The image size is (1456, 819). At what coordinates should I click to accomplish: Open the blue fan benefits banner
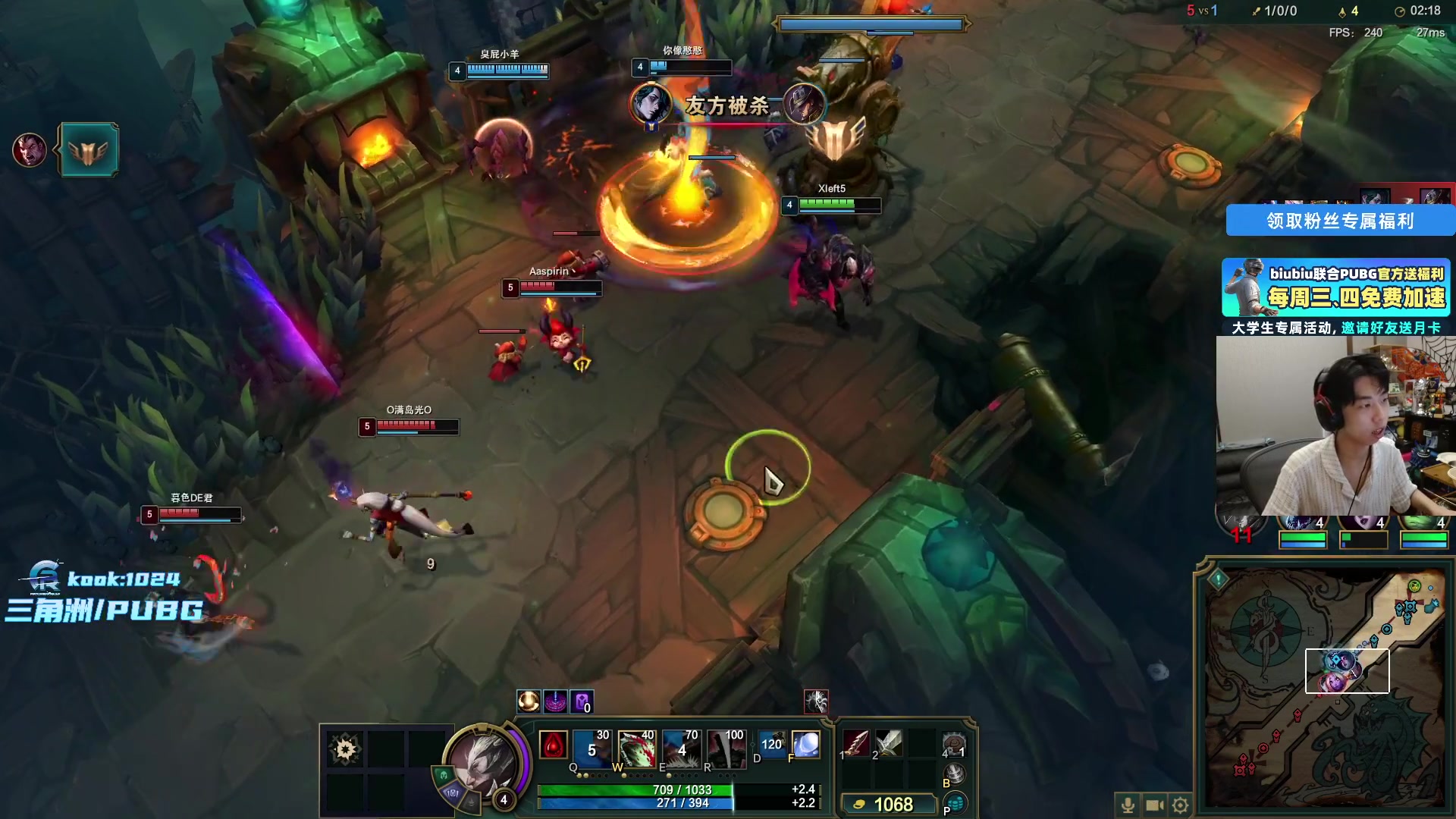pos(1340,221)
